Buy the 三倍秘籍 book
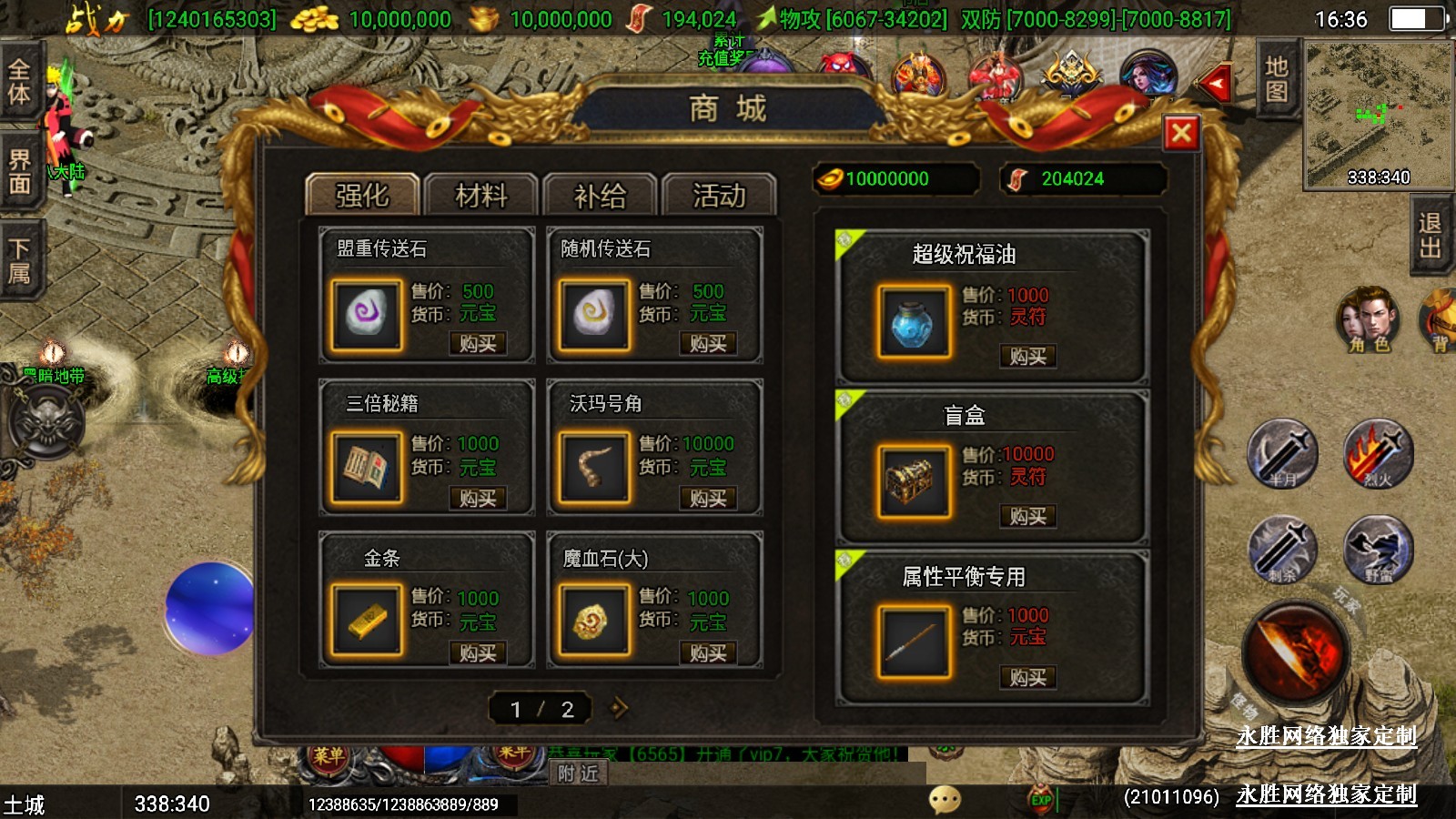Image resolution: width=1456 pixels, height=819 pixels. click(x=478, y=499)
